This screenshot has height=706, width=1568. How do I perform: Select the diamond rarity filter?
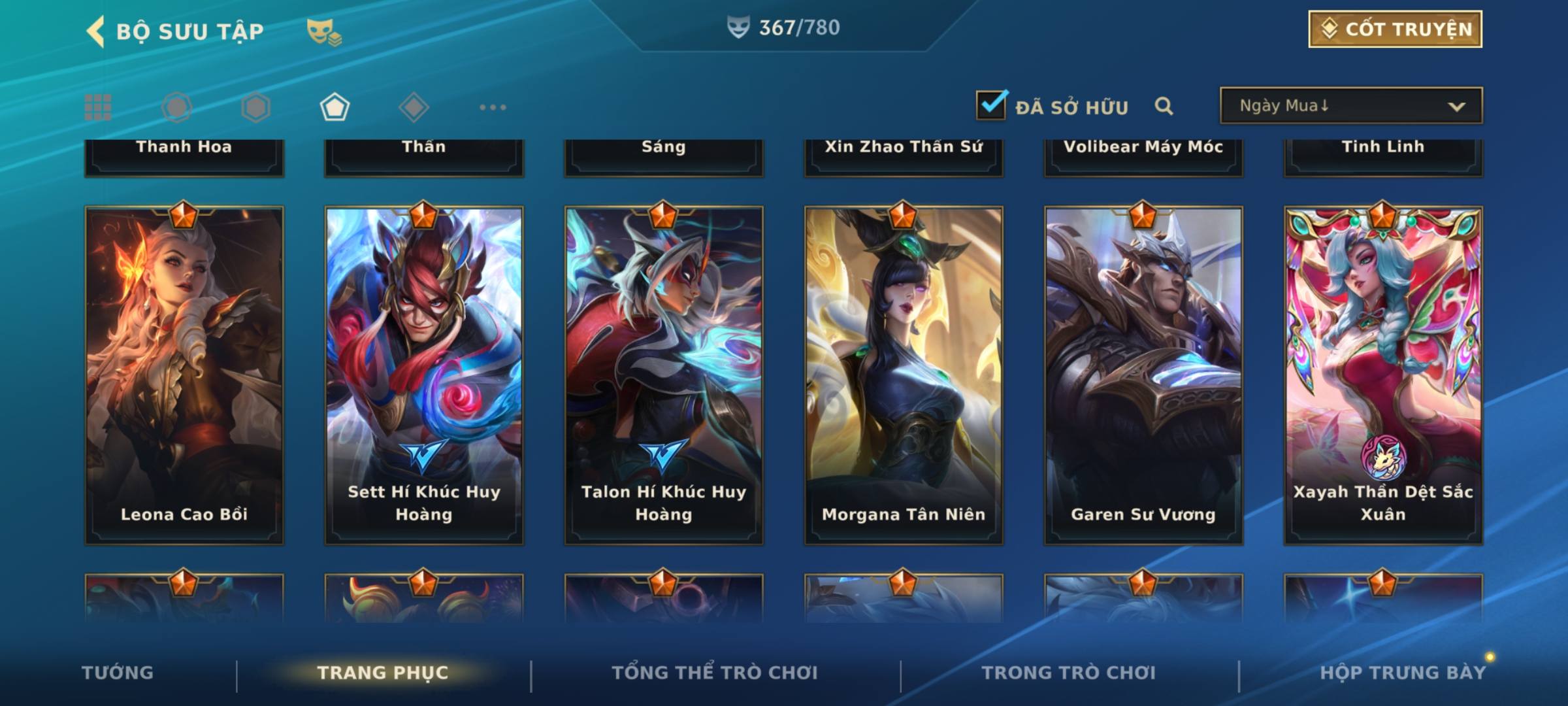pyautogui.click(x=414, y=107)
